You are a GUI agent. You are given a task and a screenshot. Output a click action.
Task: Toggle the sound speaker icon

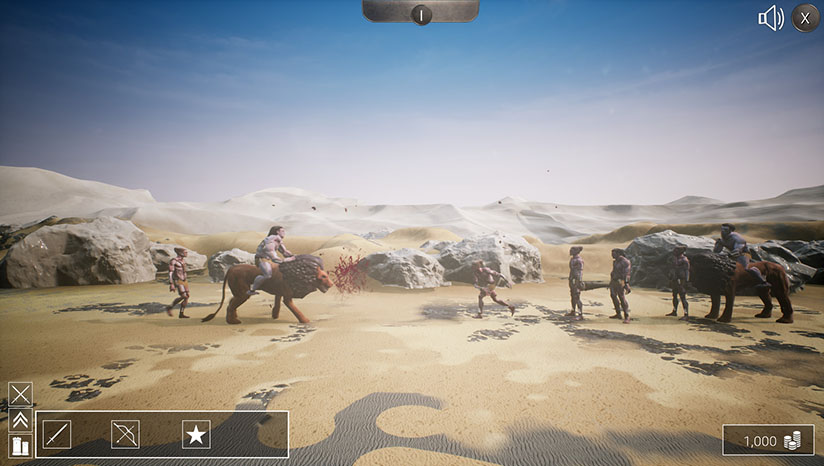(770, 18)
